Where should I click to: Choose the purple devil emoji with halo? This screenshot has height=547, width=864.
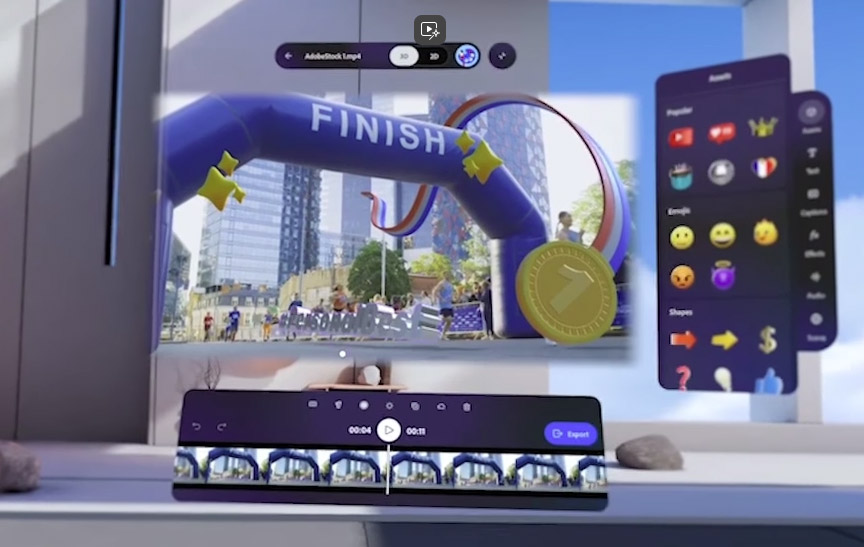722,276
